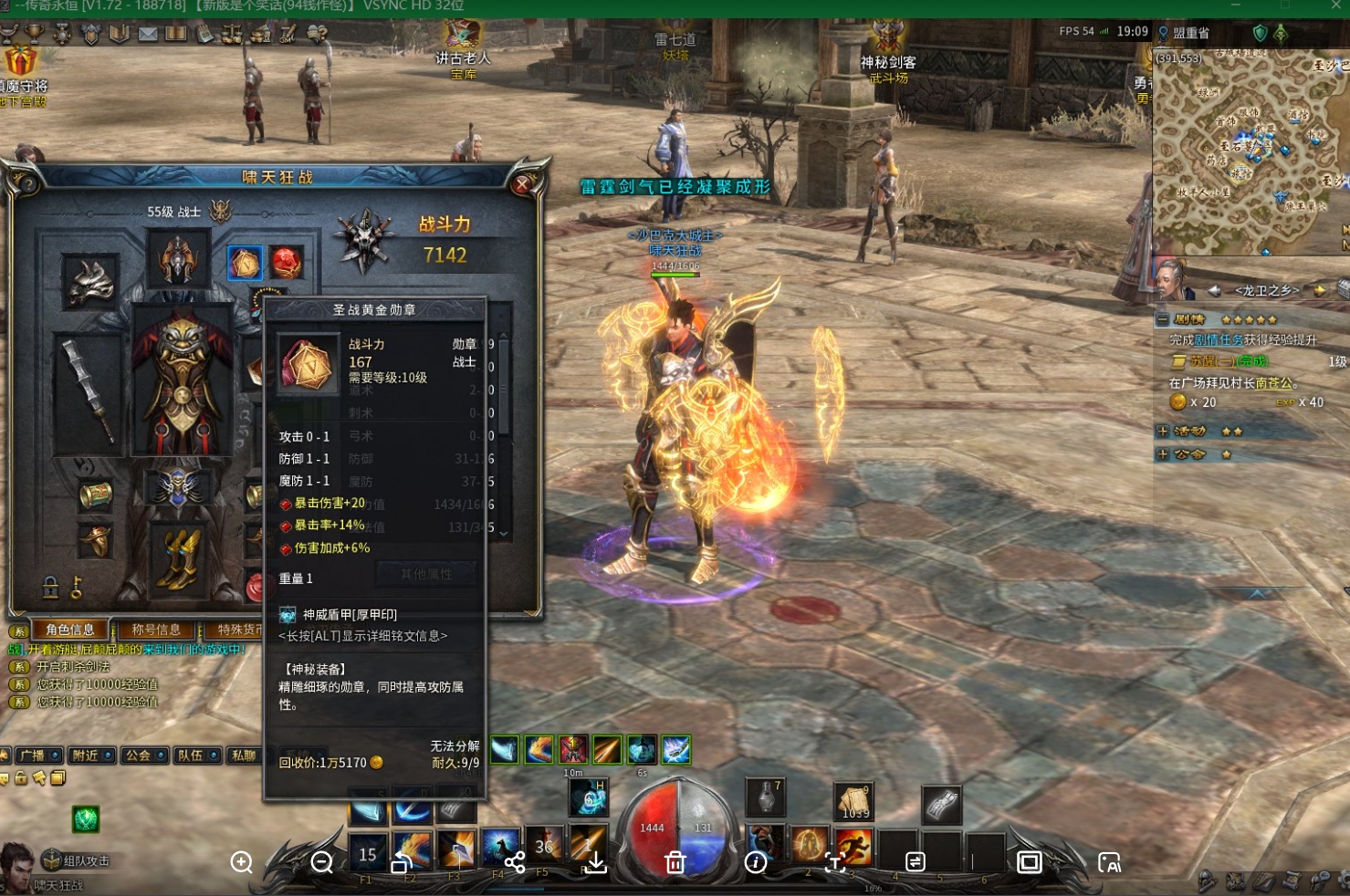Select the equipped gold medal slot
This screenshot has width=1350, height=896.
[x=245, y=263]
